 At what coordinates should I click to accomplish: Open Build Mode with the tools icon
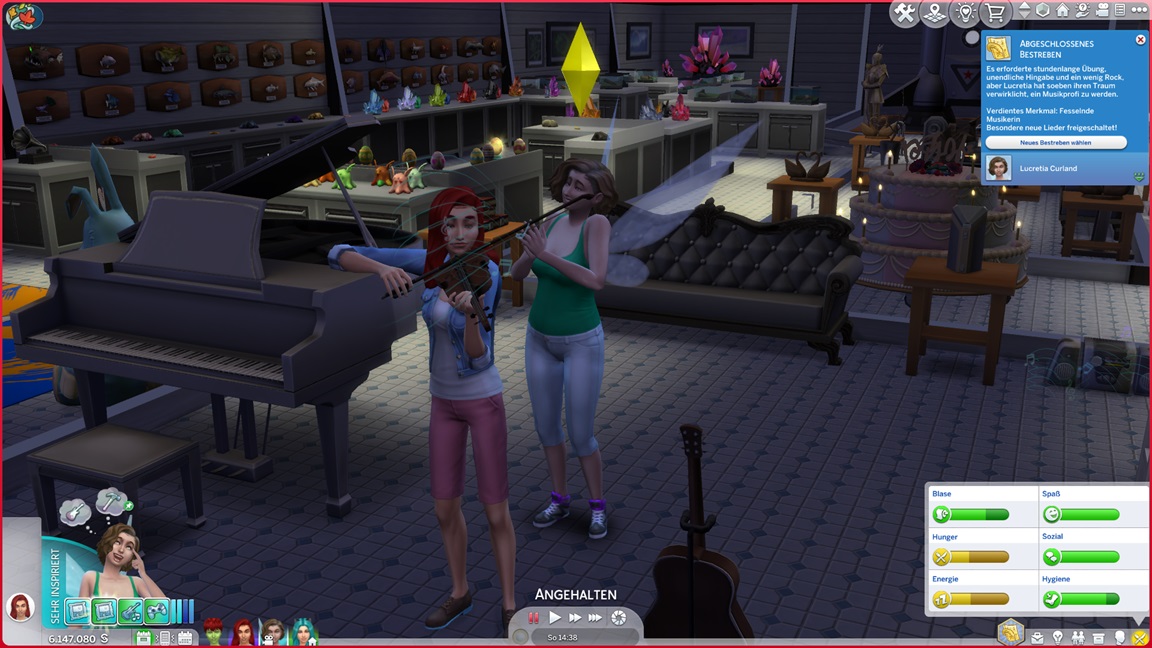[x=904, y=13]
